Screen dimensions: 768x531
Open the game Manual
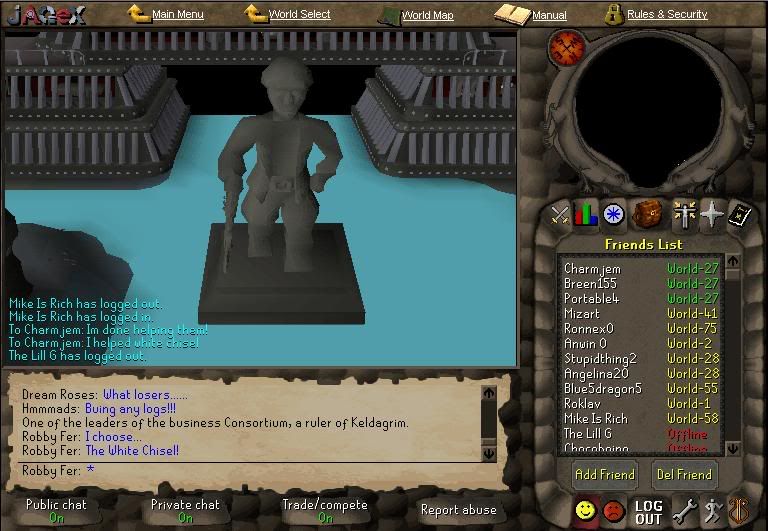[549, 16]
